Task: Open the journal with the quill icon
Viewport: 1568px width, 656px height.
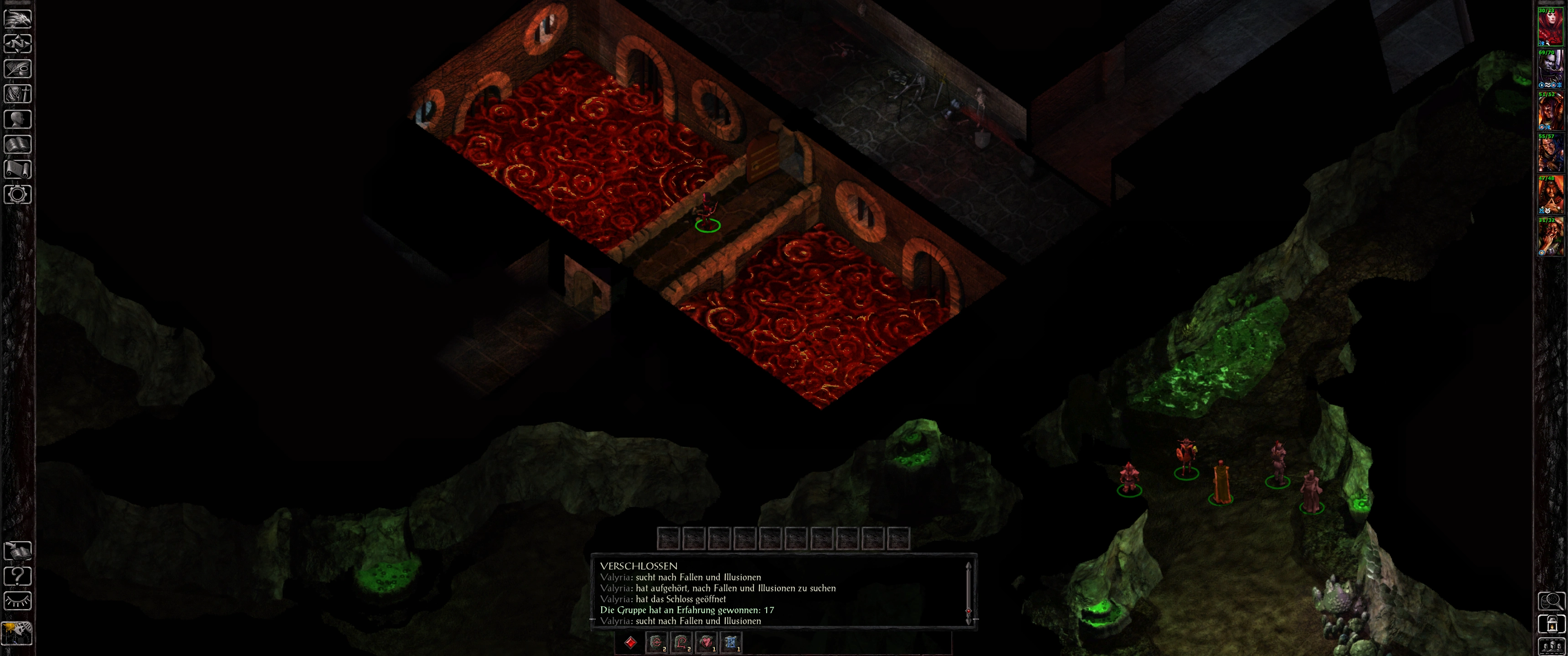Action: pyautogui.click(x=18, y=69)
